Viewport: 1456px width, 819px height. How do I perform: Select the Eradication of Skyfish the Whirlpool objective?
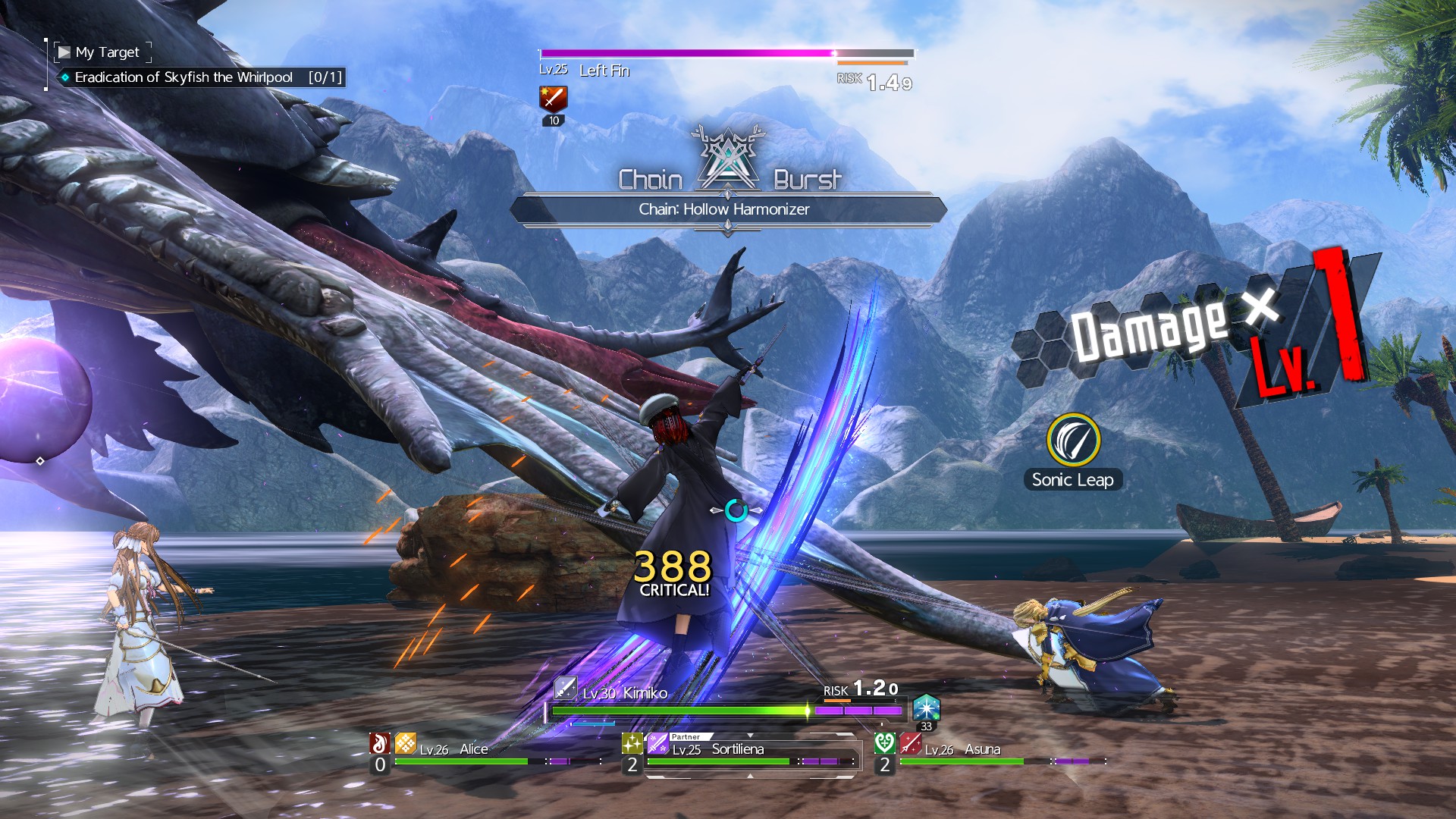point(184,77)
